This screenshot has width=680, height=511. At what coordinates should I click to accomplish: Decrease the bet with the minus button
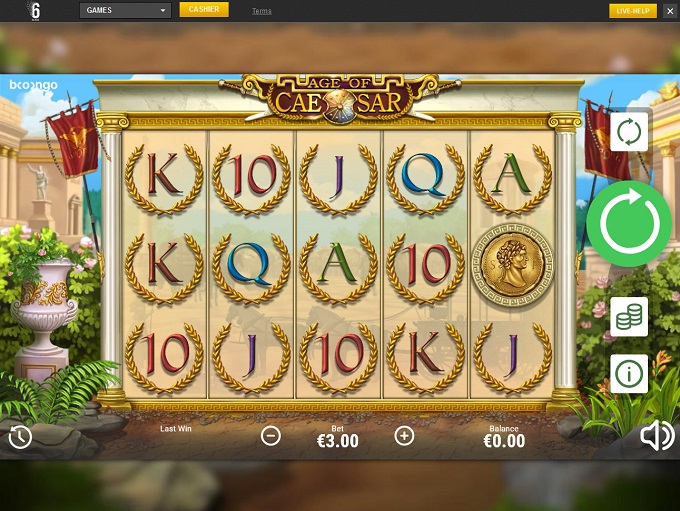tap(271, 435)
